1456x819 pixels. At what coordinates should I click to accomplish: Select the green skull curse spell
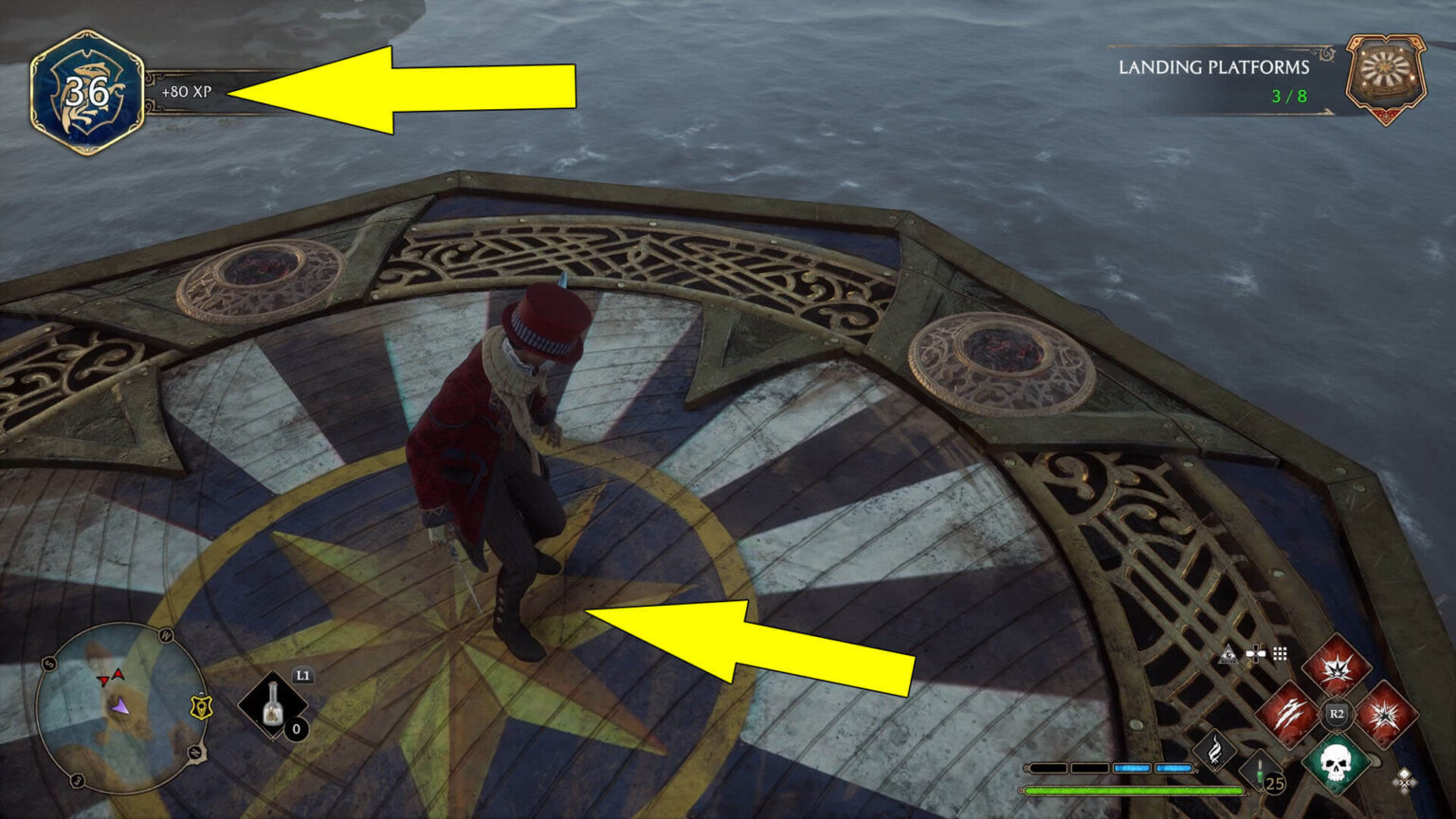point(1336,764)
